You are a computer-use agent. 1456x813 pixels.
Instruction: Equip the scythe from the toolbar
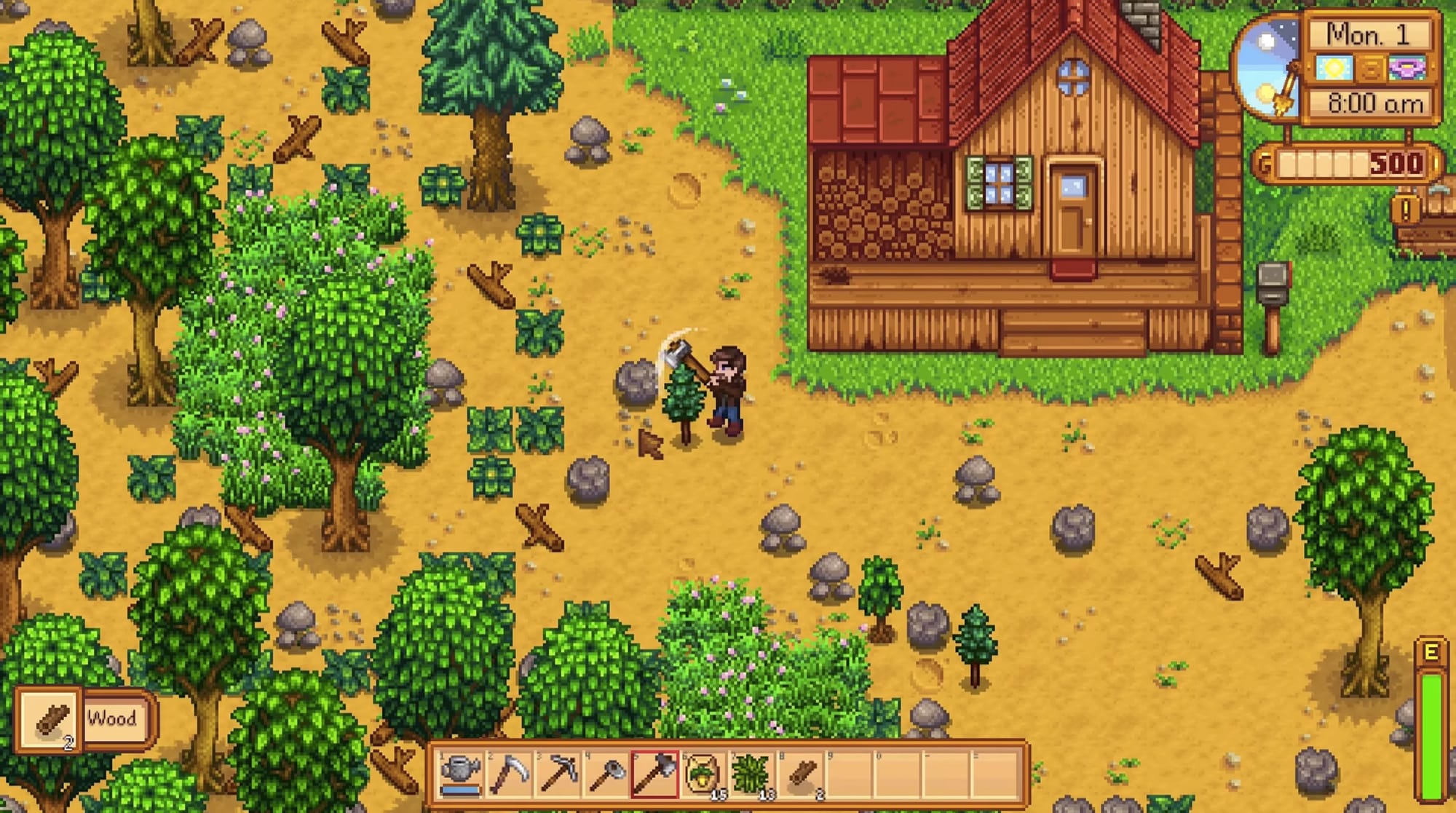[510, 774]
